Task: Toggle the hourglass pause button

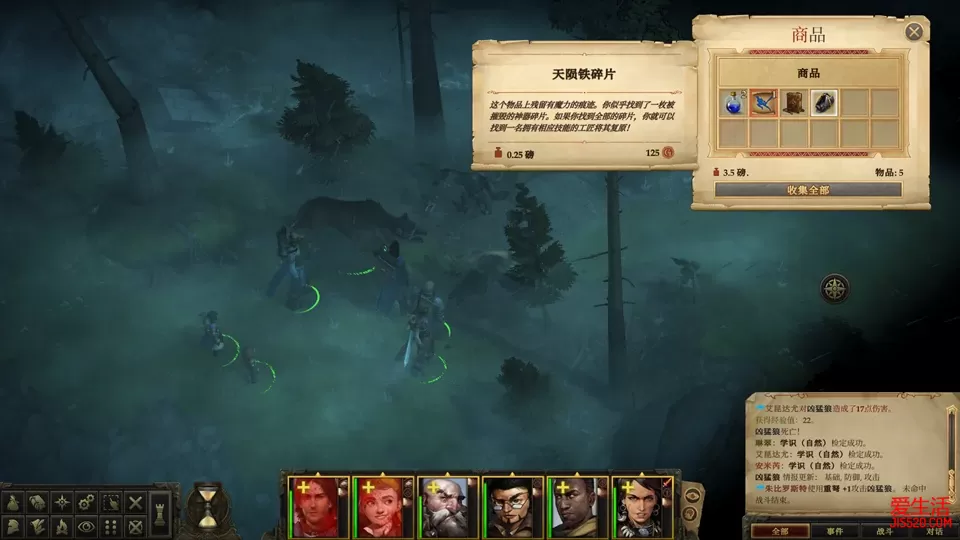Action: [207, 507]
